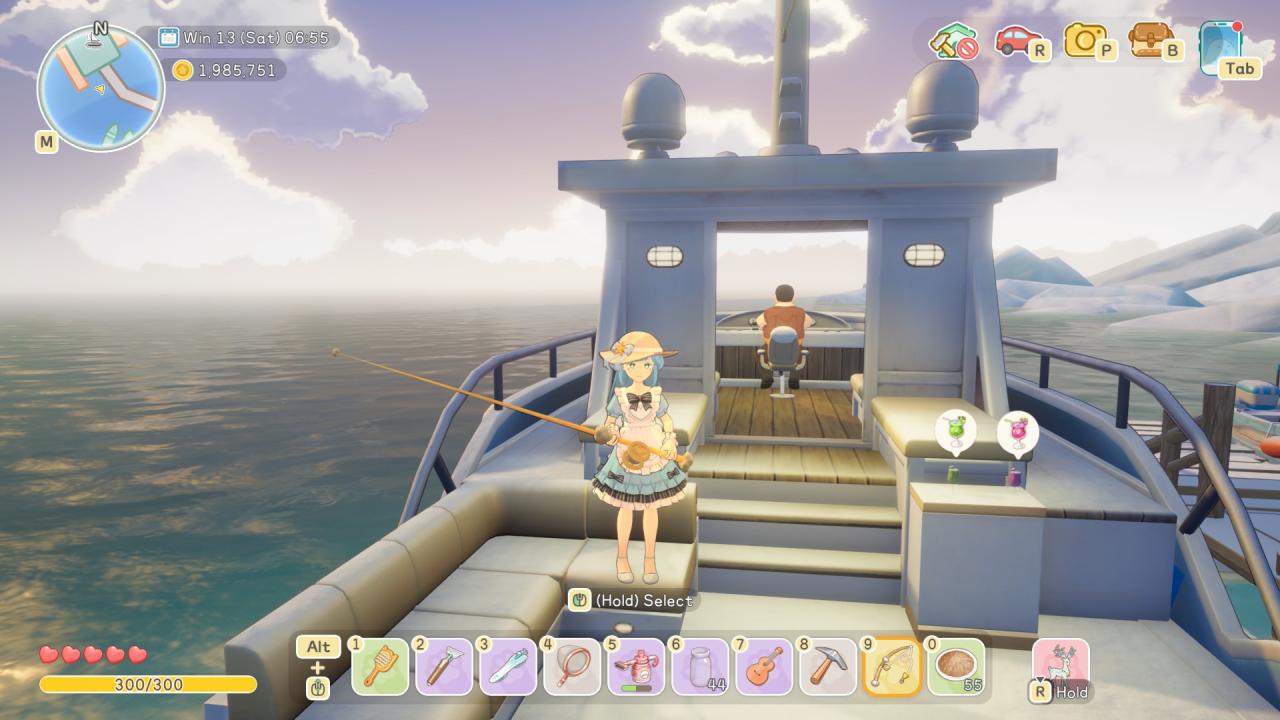
Task: Equip the bug catching net
Action: point(572,667)
